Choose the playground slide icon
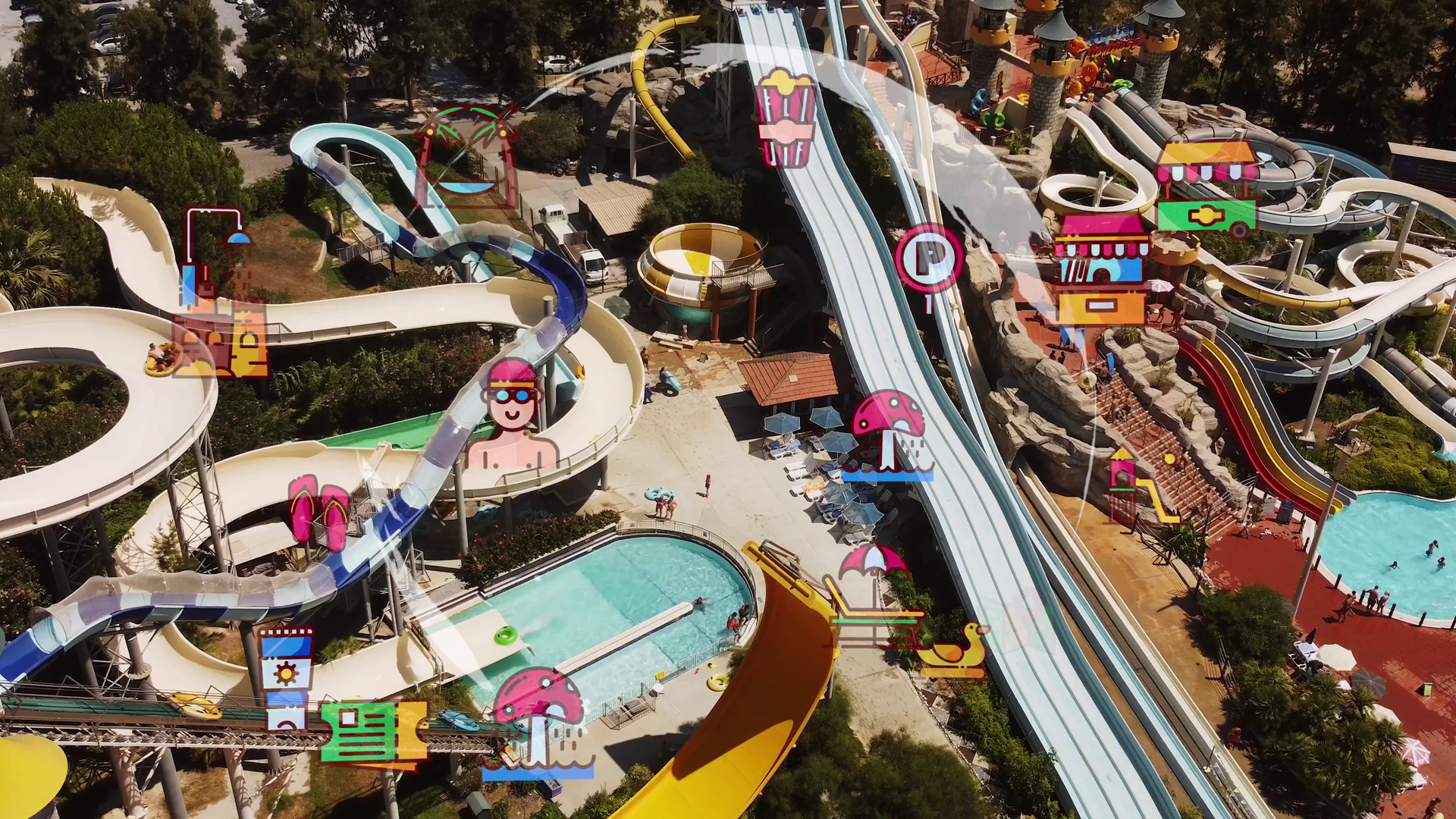1456x819 pixels. coord(1137,487)
